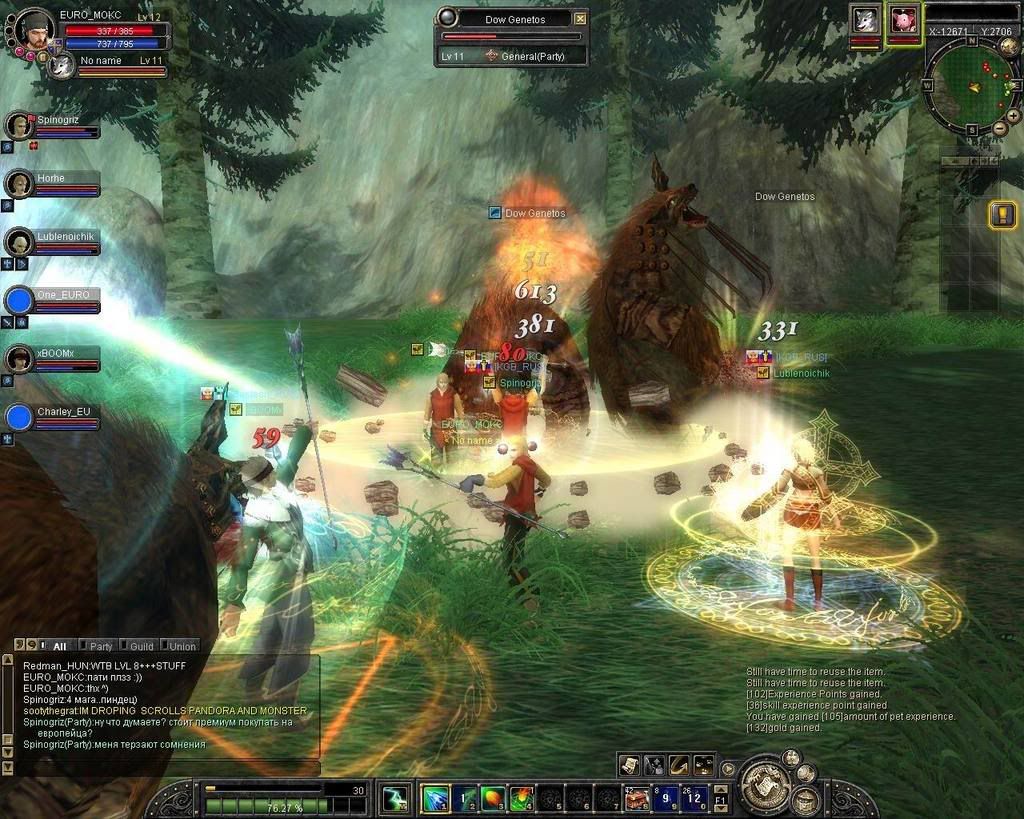Open the wolf pet portrait
The width and height of the screenshot is (1024, 819).
pos(865,20)
